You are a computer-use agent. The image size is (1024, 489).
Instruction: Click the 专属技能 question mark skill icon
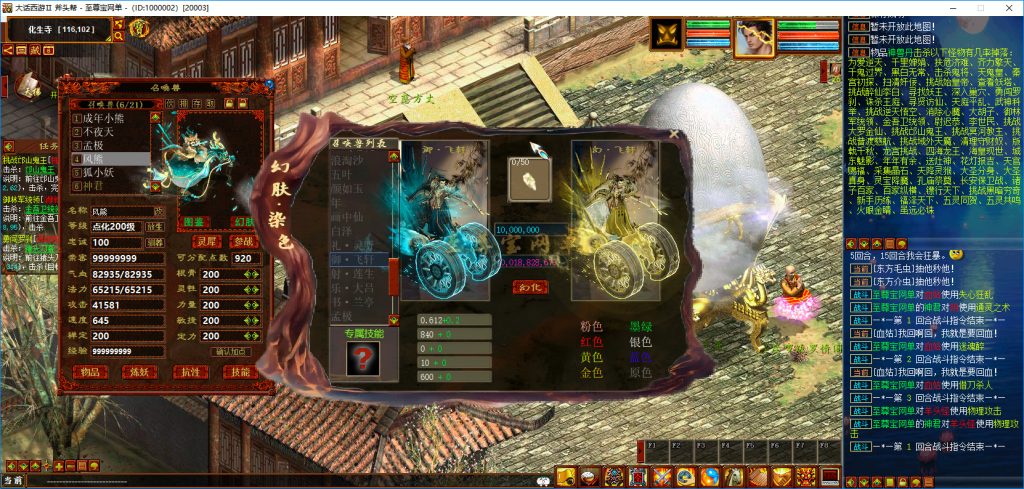pos(362,357)
